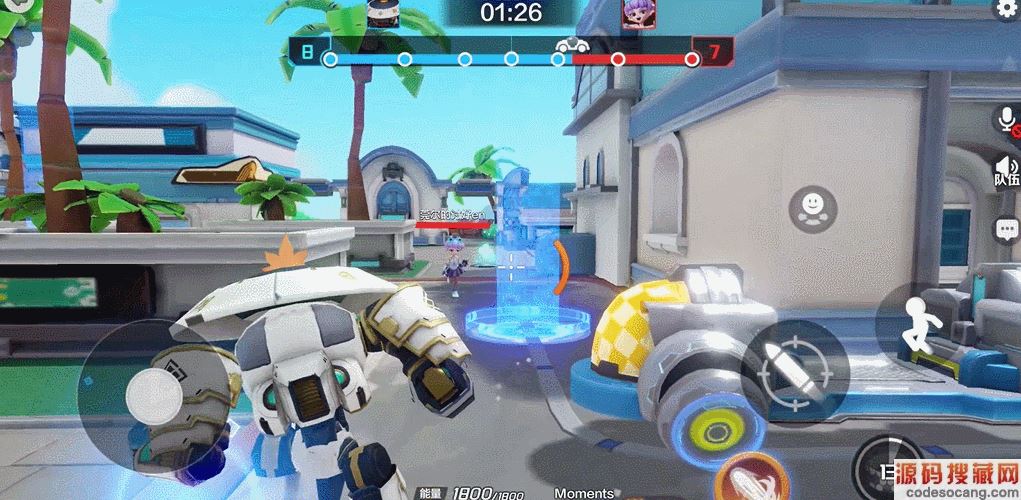Open the smiley emote button
The width and height of the screenshot is (1021, 500).
pyautogui.click(x=811, y=208)
